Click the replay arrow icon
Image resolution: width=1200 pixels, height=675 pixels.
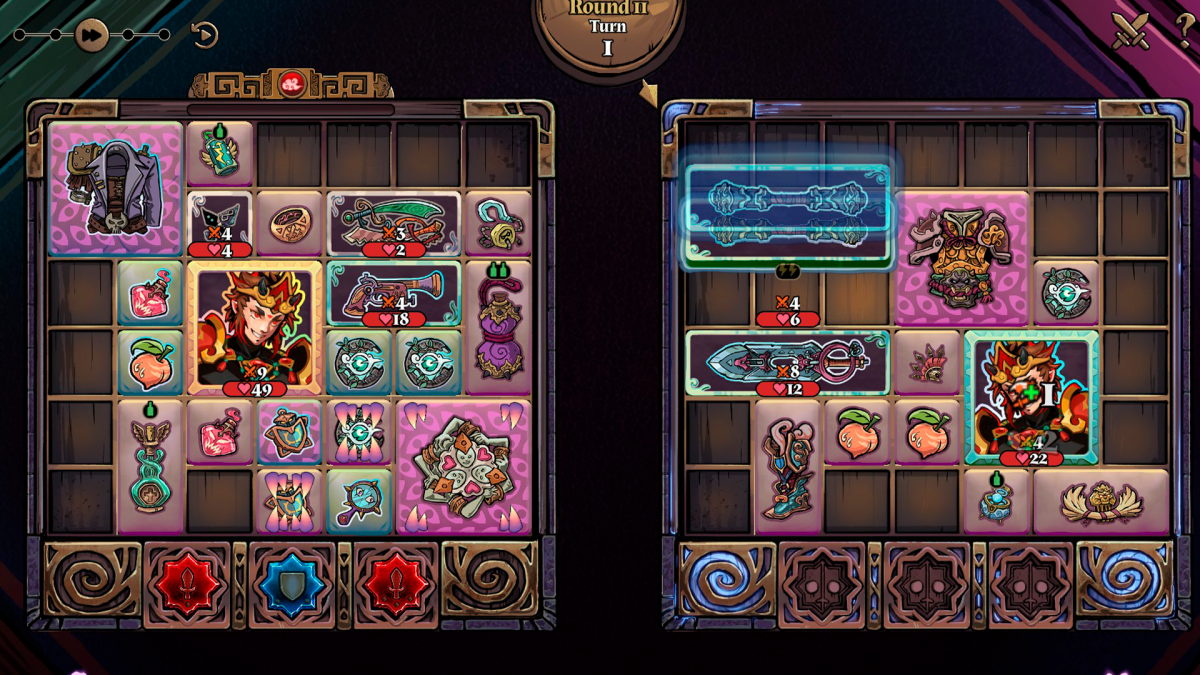point(204,36)
